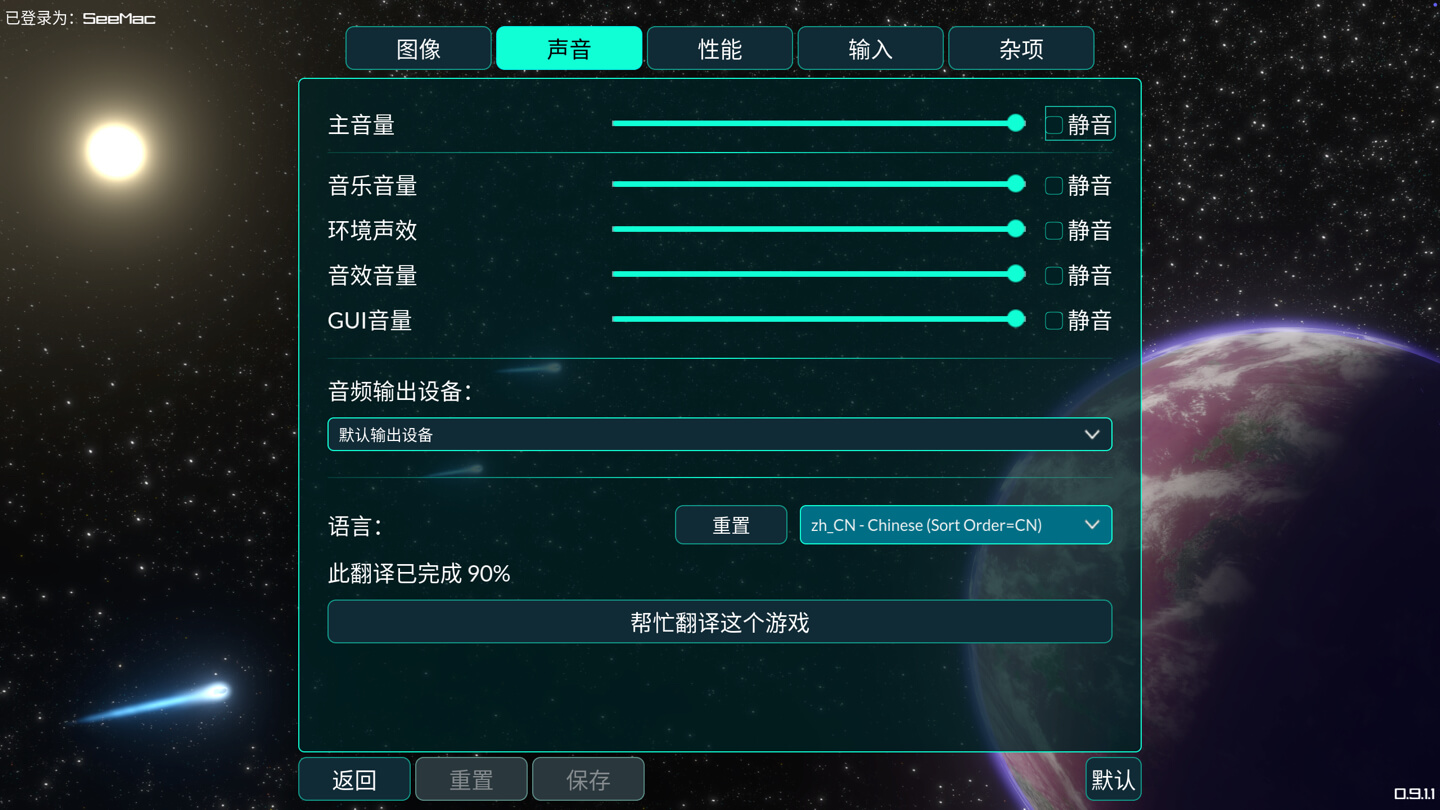Open the 默认输出设备 audio device dropdown
The height and width of the screenshot is (810, 1440).
pyautogui.click(x=719, y=435)
